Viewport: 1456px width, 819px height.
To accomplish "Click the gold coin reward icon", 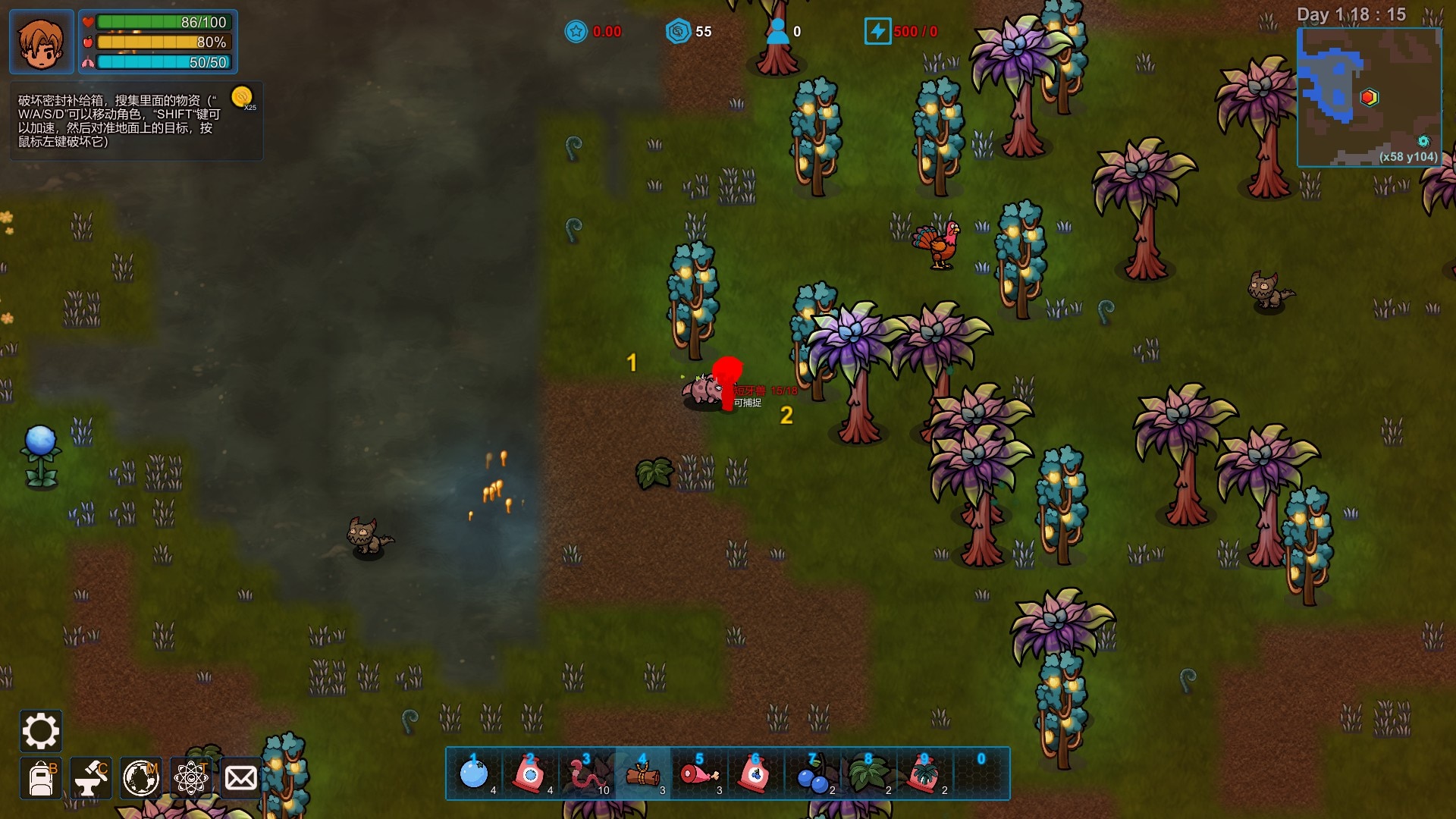I will [242, 97].
